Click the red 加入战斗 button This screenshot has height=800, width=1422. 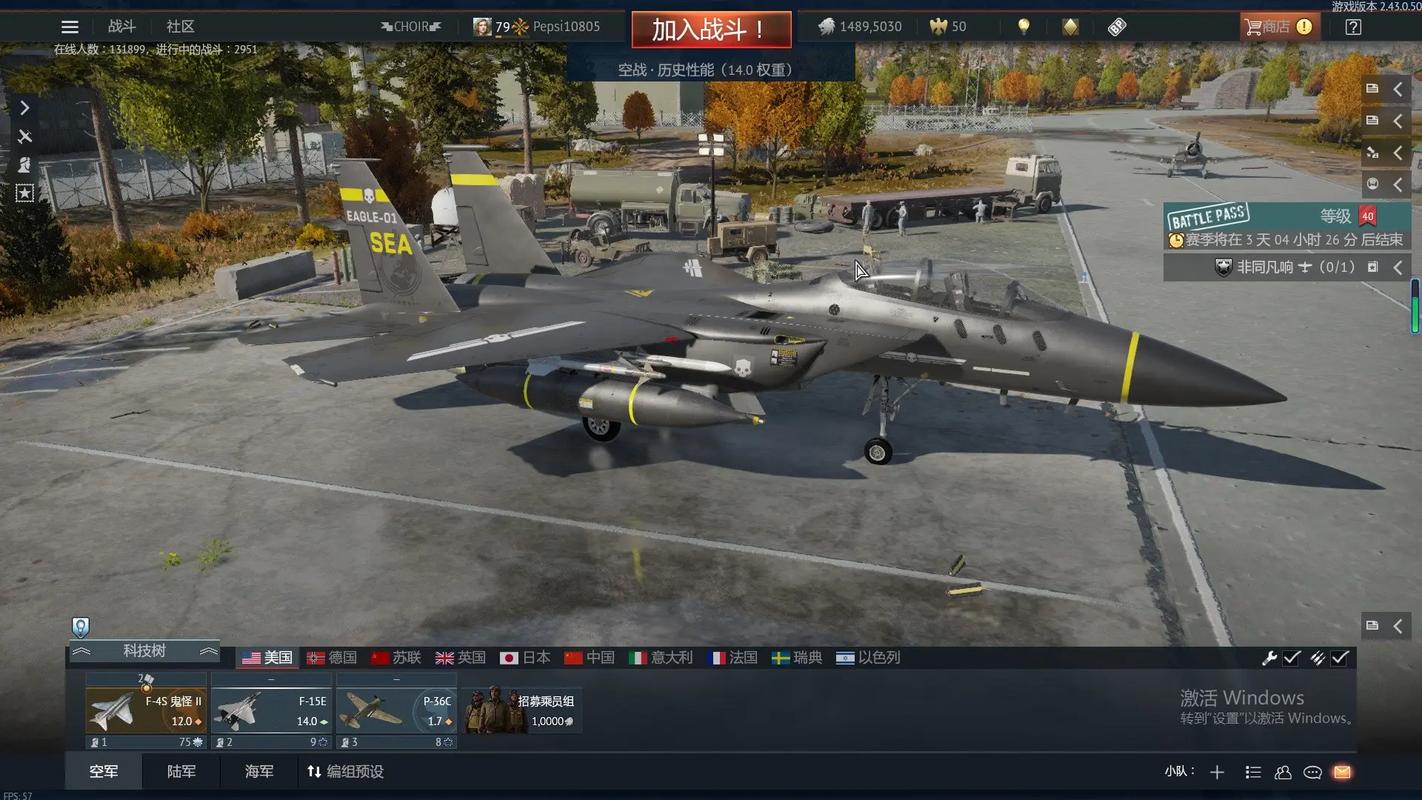[711, 29]
